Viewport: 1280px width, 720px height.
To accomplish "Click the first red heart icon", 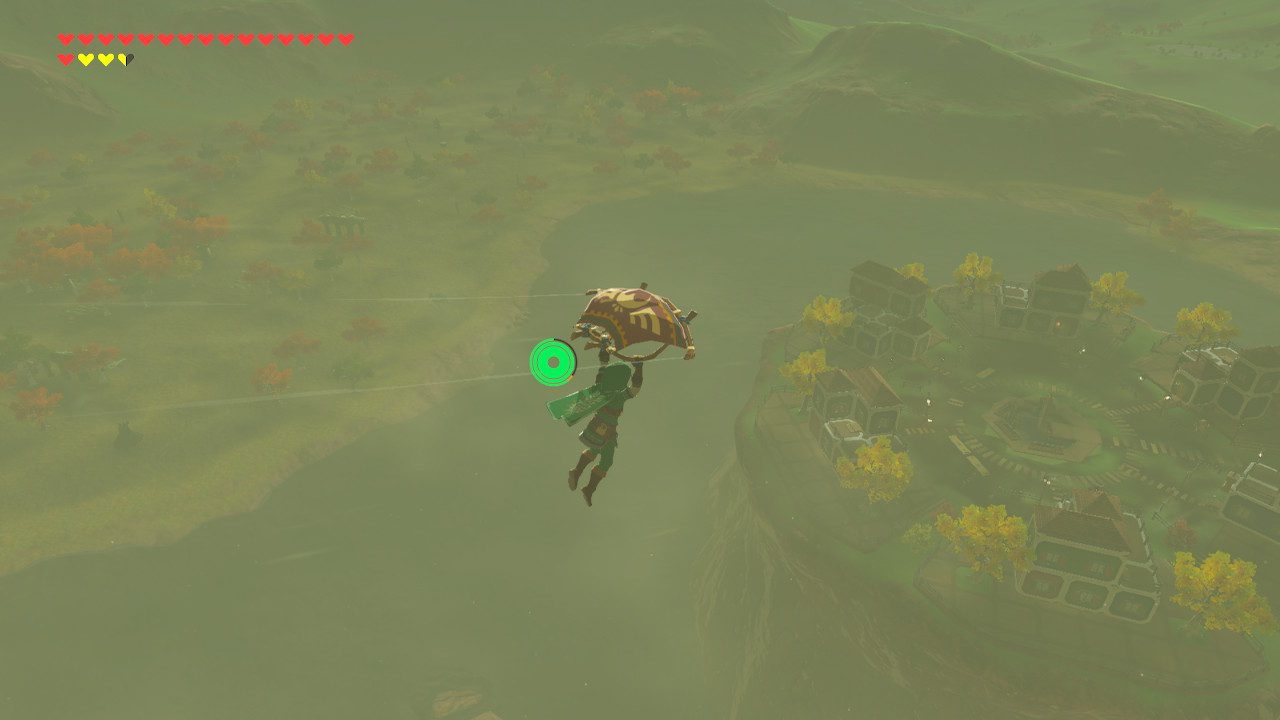I will click(66, 38).
